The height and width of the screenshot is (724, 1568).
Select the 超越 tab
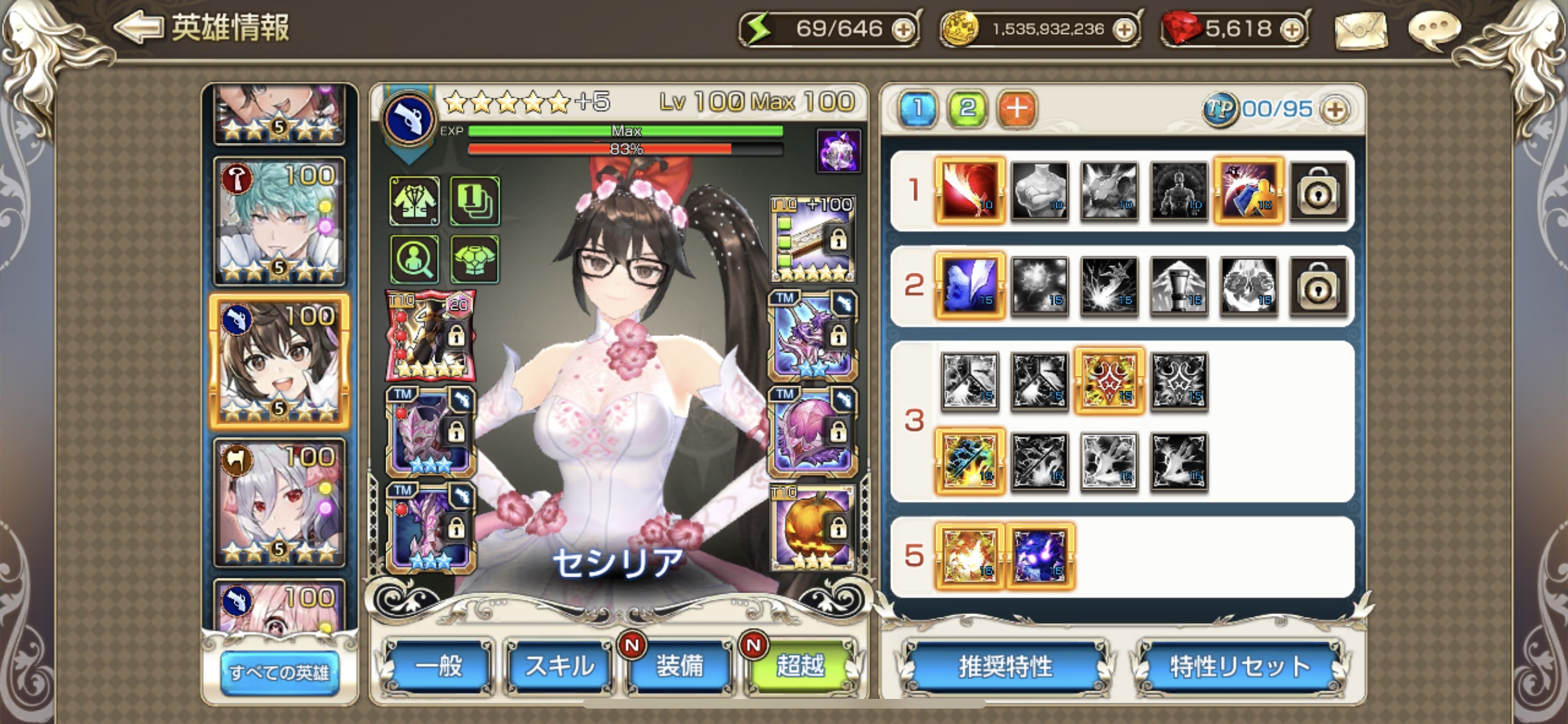(x=800, y=667)
